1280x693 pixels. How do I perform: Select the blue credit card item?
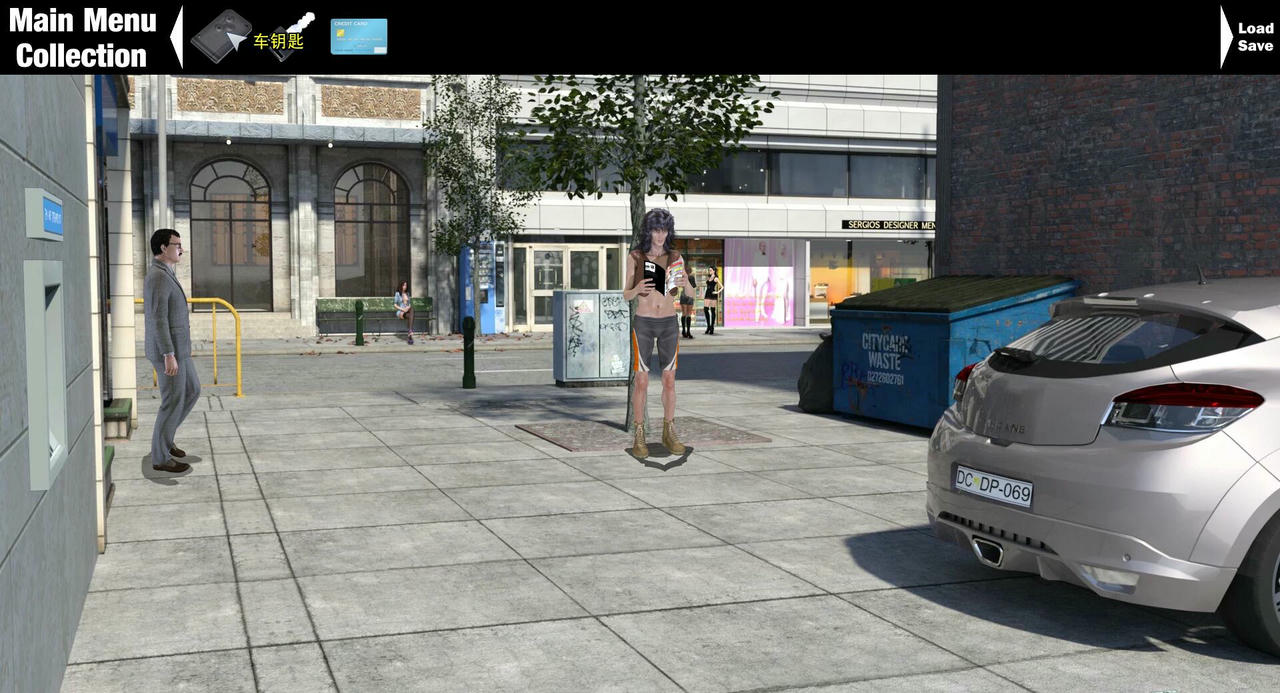[x=358, y=36]
